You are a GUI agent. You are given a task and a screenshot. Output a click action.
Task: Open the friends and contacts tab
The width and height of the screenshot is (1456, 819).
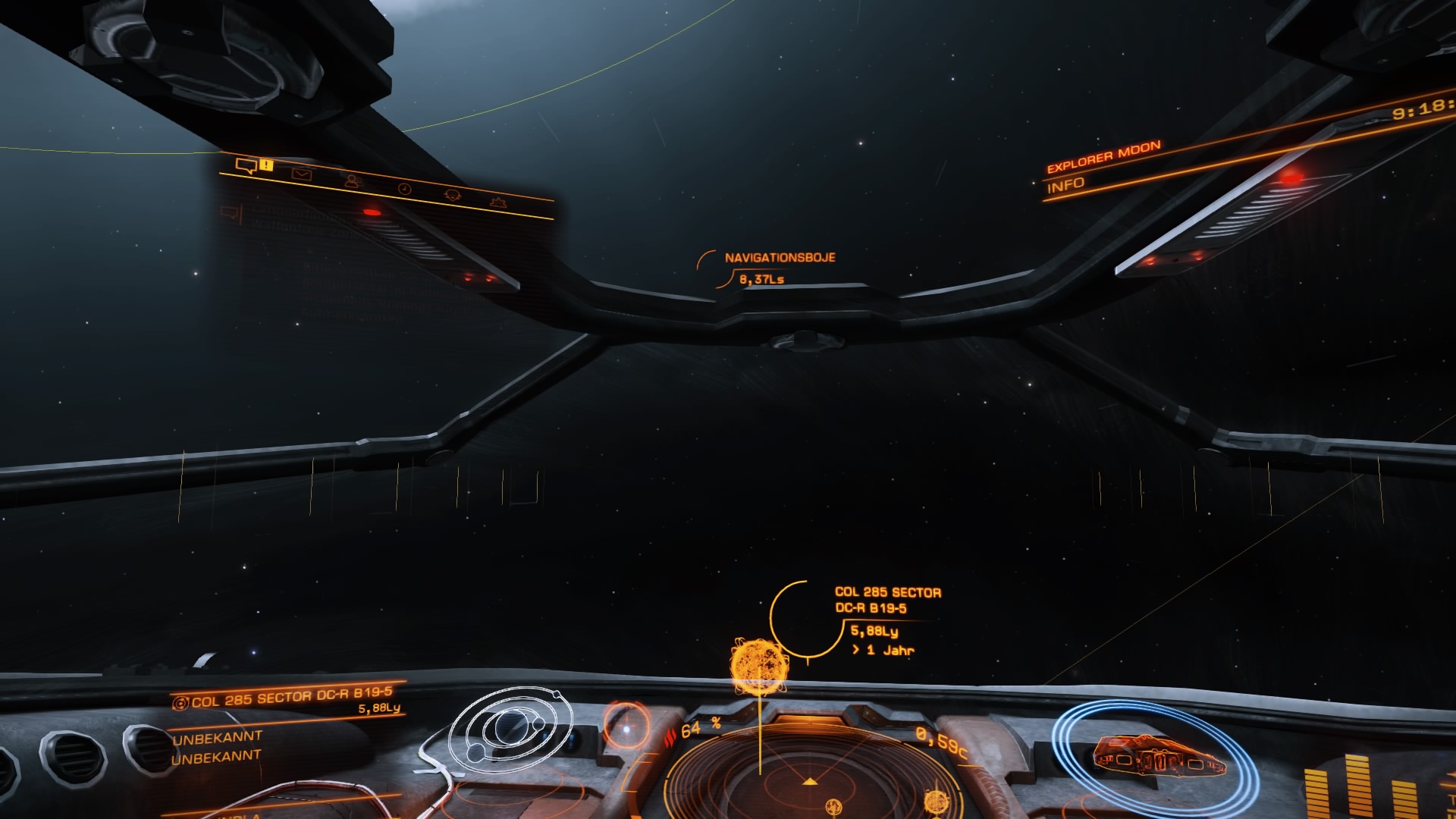(x=353, y=181)
